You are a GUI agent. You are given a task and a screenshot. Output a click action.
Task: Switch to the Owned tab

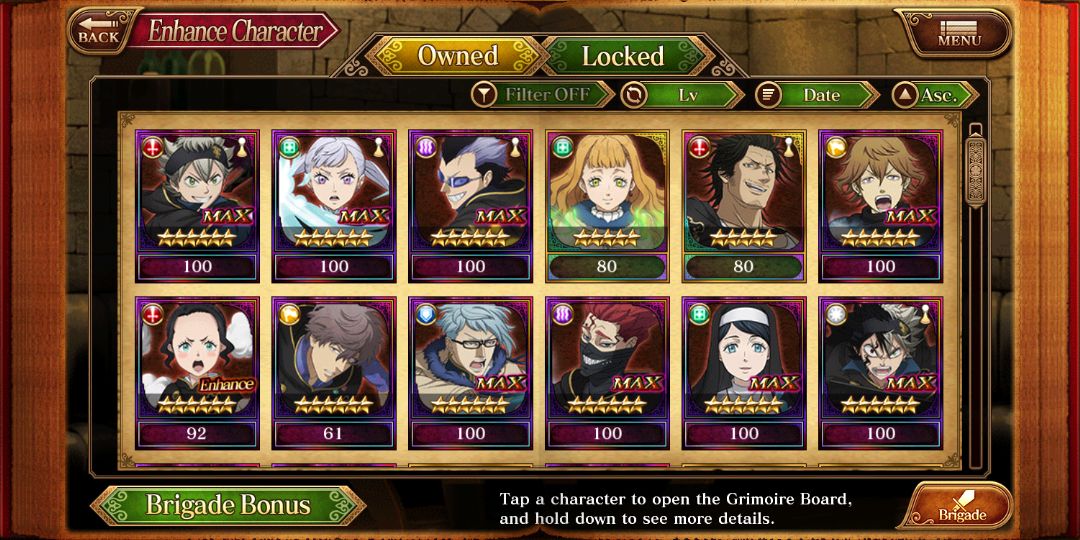tap(457, 56)
